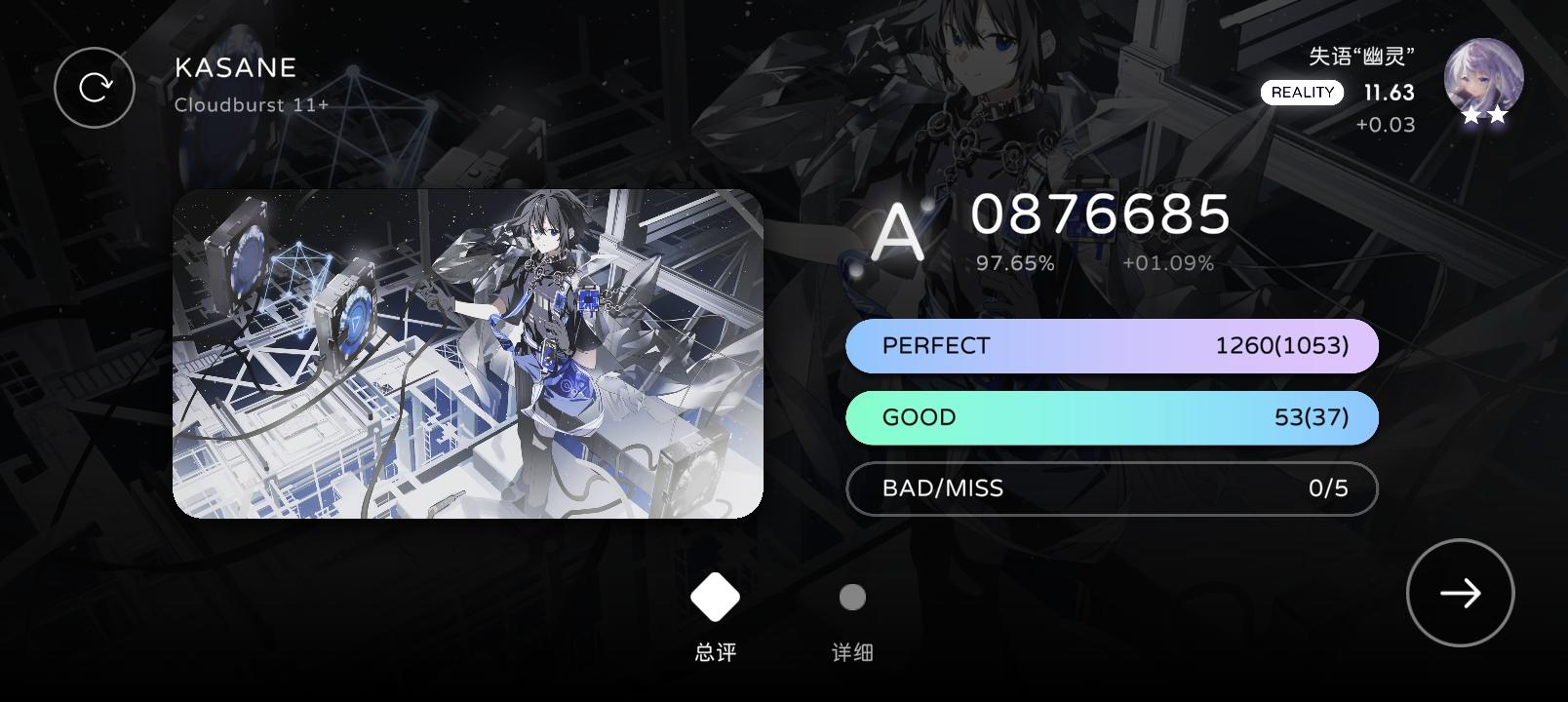Select the Cloudburst 11+ difficulty label
This screenshot has width=1568, height=702.
[x=251, y=104]
